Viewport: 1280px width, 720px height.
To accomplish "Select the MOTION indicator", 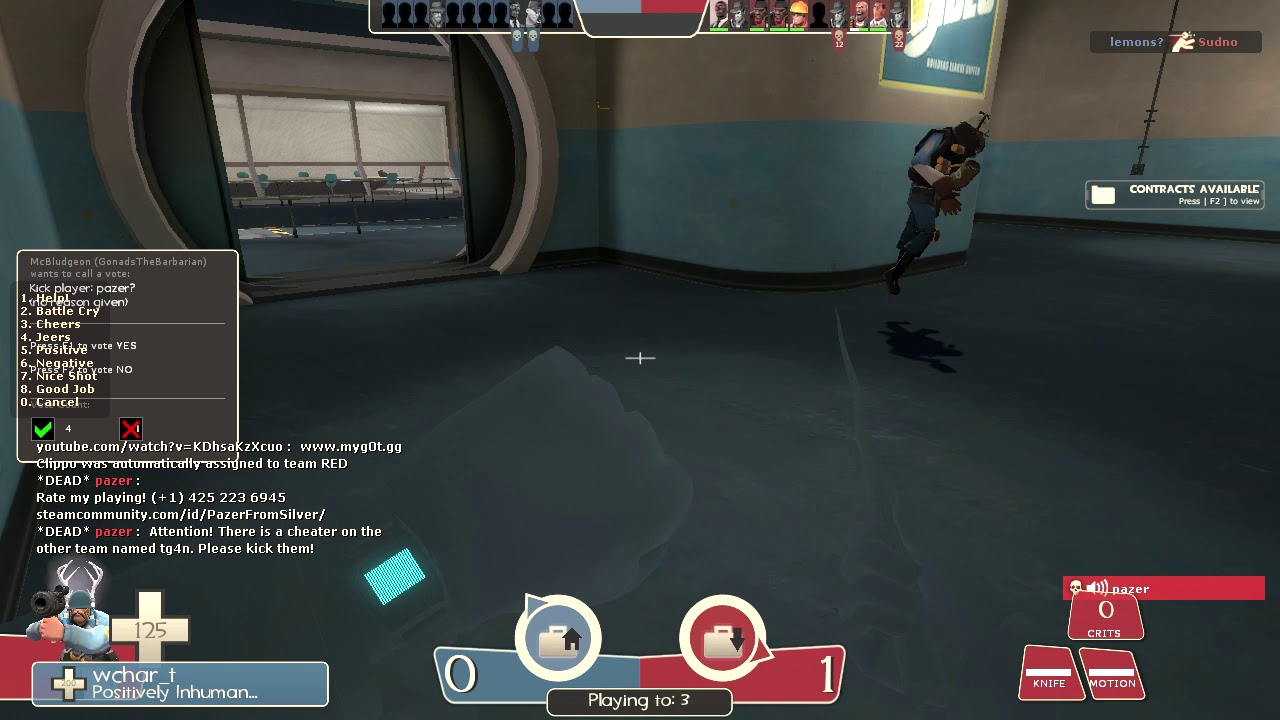I will pos(1112,673).
